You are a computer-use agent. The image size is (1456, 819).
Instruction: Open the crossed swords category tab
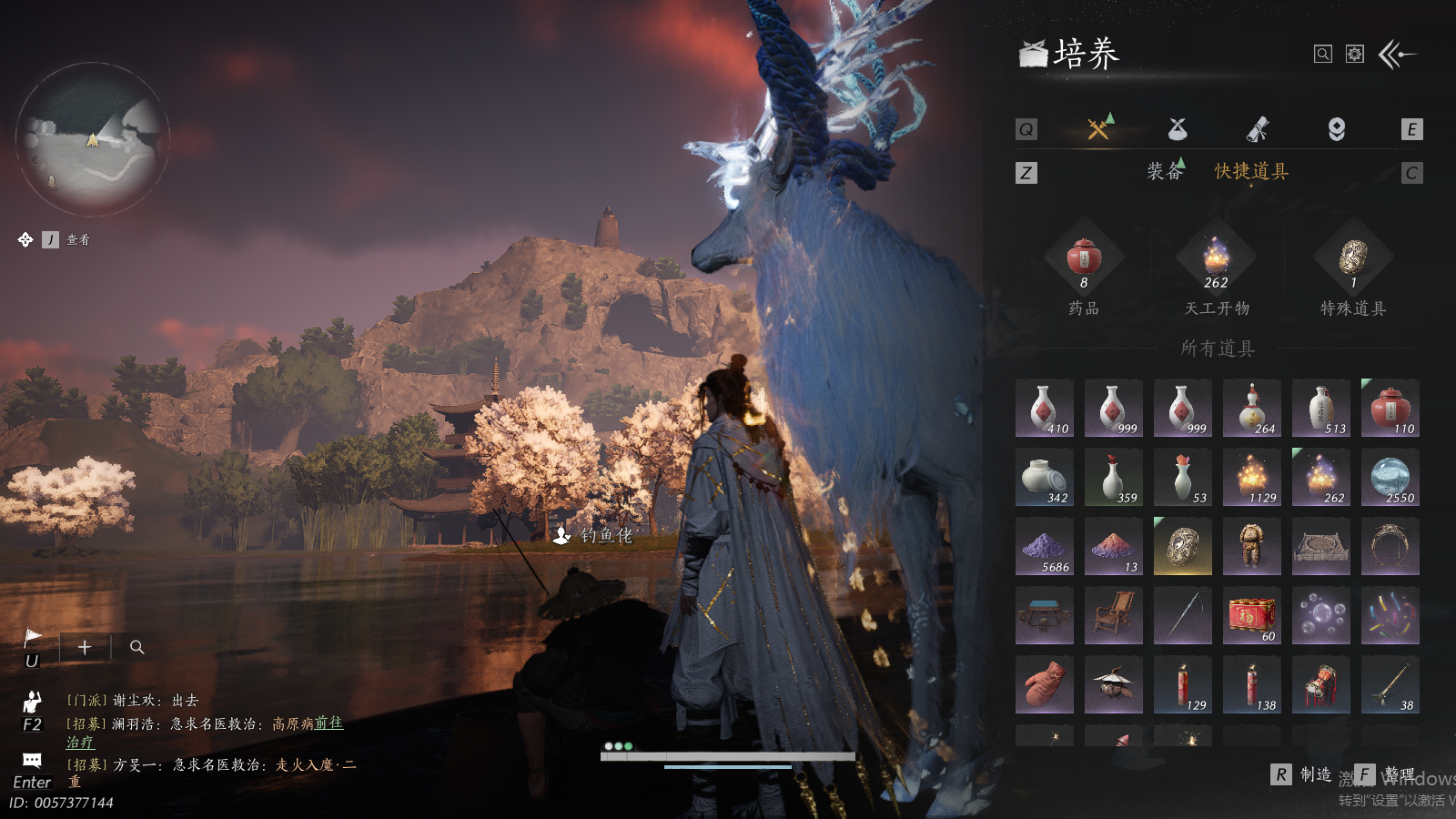1098,129
